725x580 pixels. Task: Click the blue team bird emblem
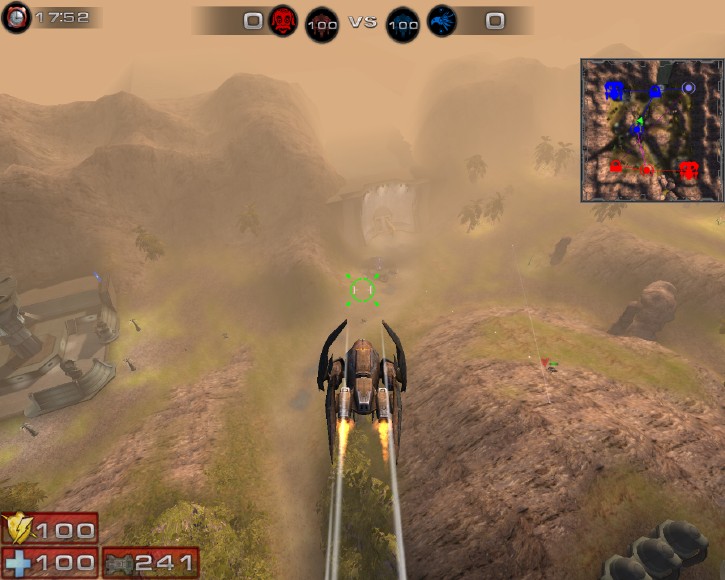click(x=441, y=21)
